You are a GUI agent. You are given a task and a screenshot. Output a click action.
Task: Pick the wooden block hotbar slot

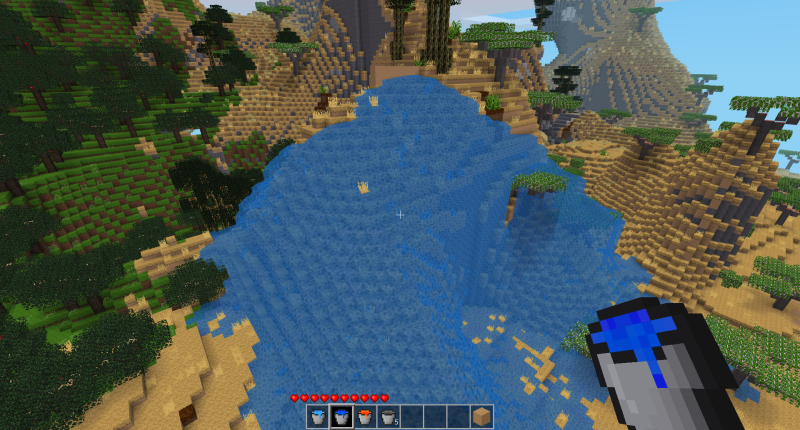481,417
